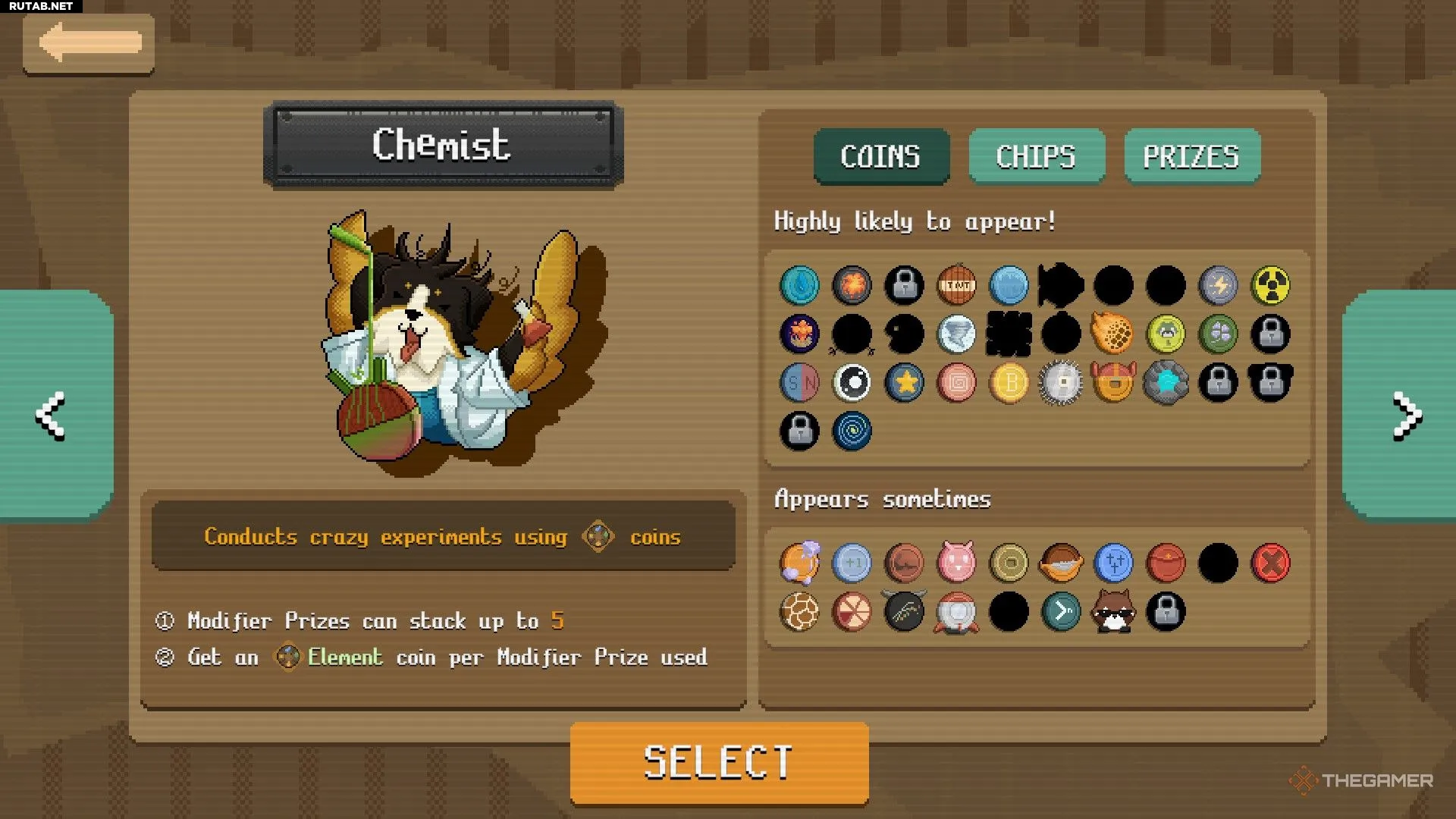1456x819 pixels.
Task: Pick the blue +1 coin
Action: pyautogui.click(x=852, y=563)
